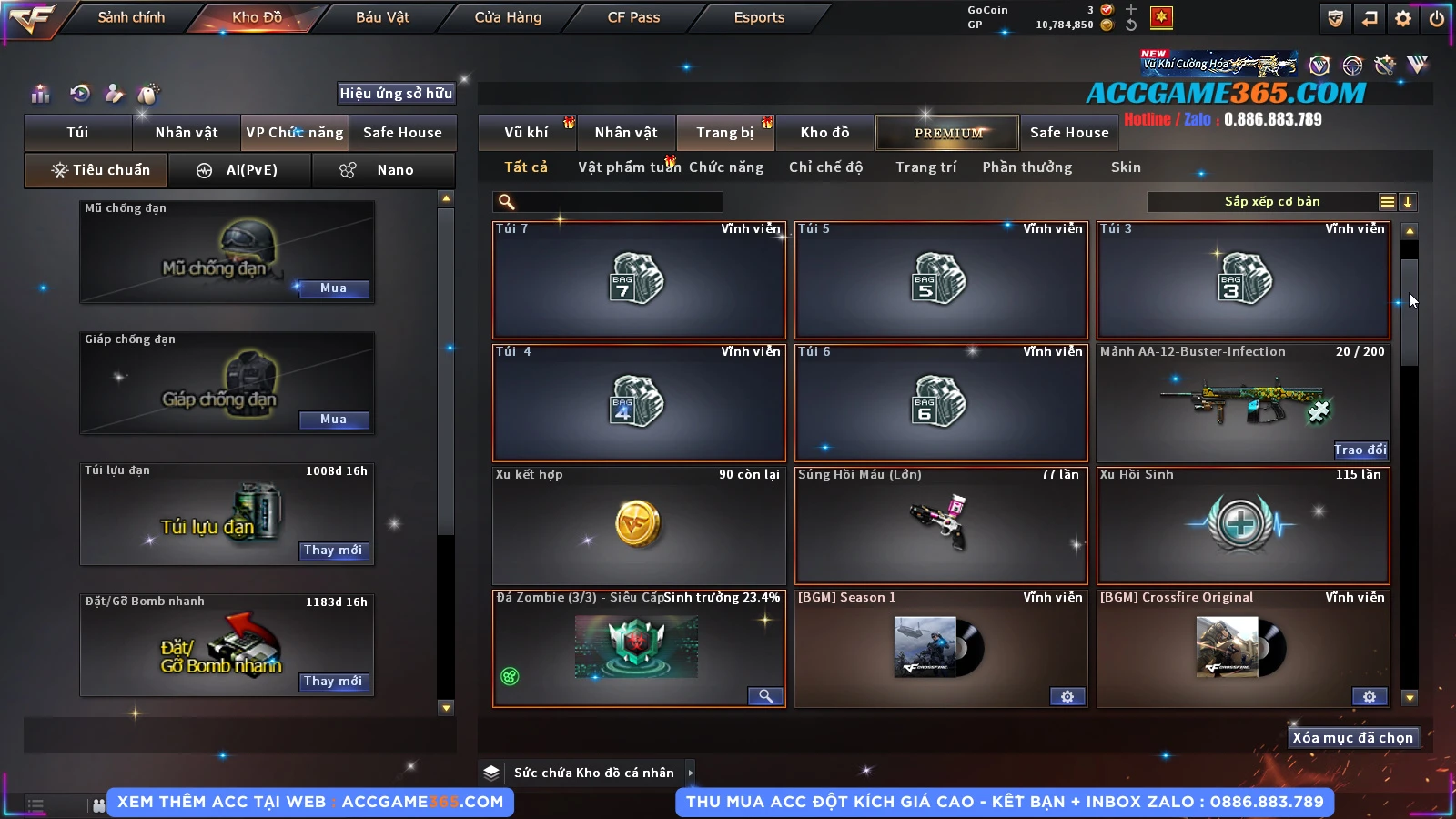Delete selected items with Xóa mục đã chọn

1352,738
